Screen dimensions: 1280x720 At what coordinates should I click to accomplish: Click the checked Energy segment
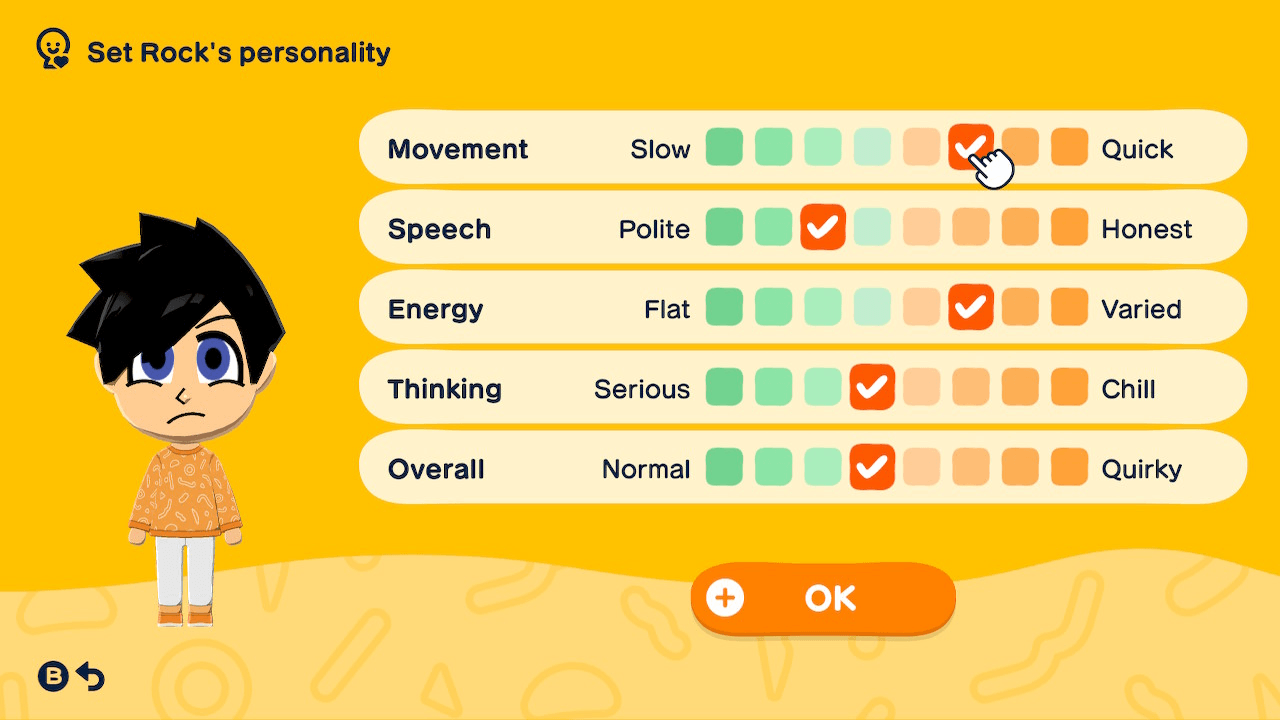pos(970,308)
